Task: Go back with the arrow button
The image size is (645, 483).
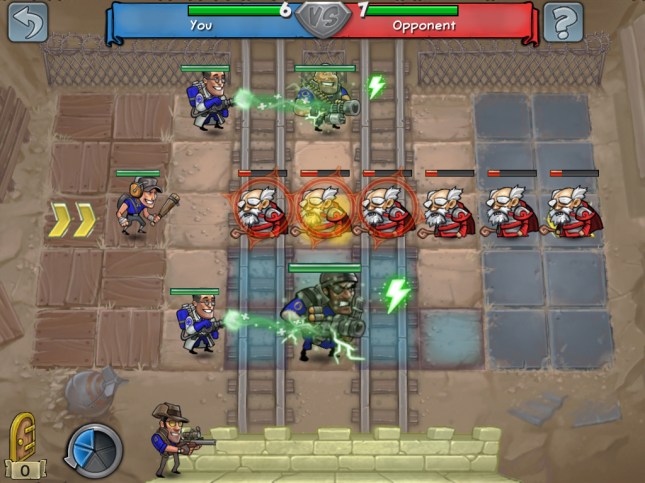Action: [28, 21]
